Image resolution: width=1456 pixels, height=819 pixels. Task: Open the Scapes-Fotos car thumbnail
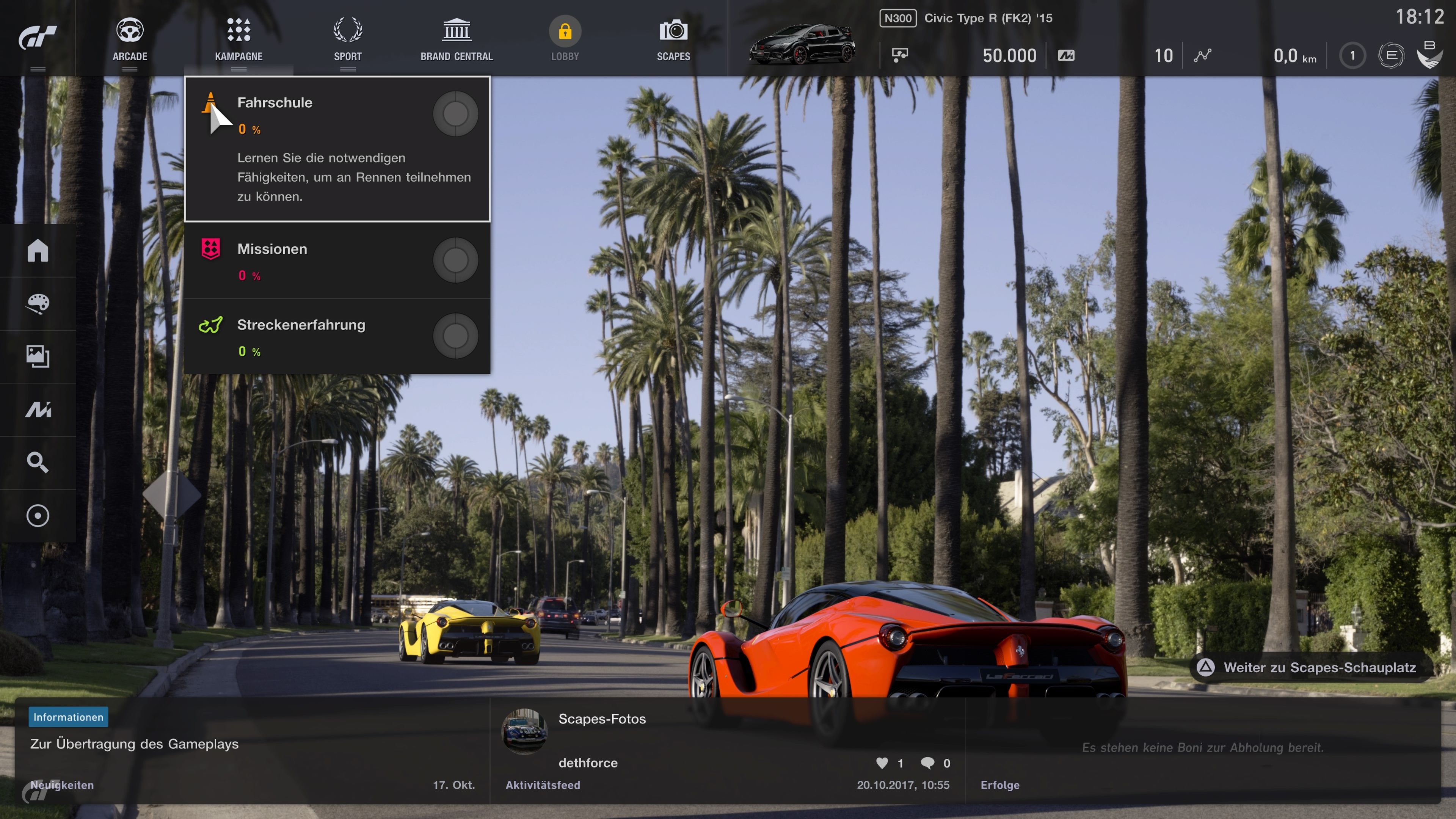[525, 731]
